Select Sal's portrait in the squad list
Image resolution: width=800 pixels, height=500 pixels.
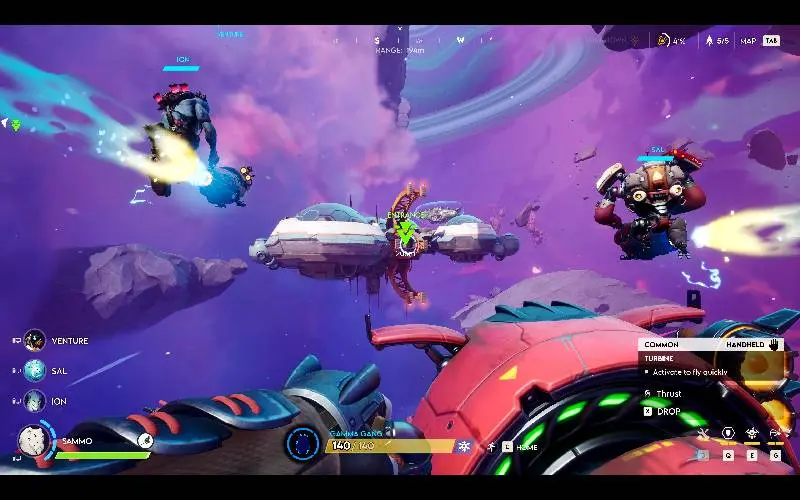[x=35, y=370]
